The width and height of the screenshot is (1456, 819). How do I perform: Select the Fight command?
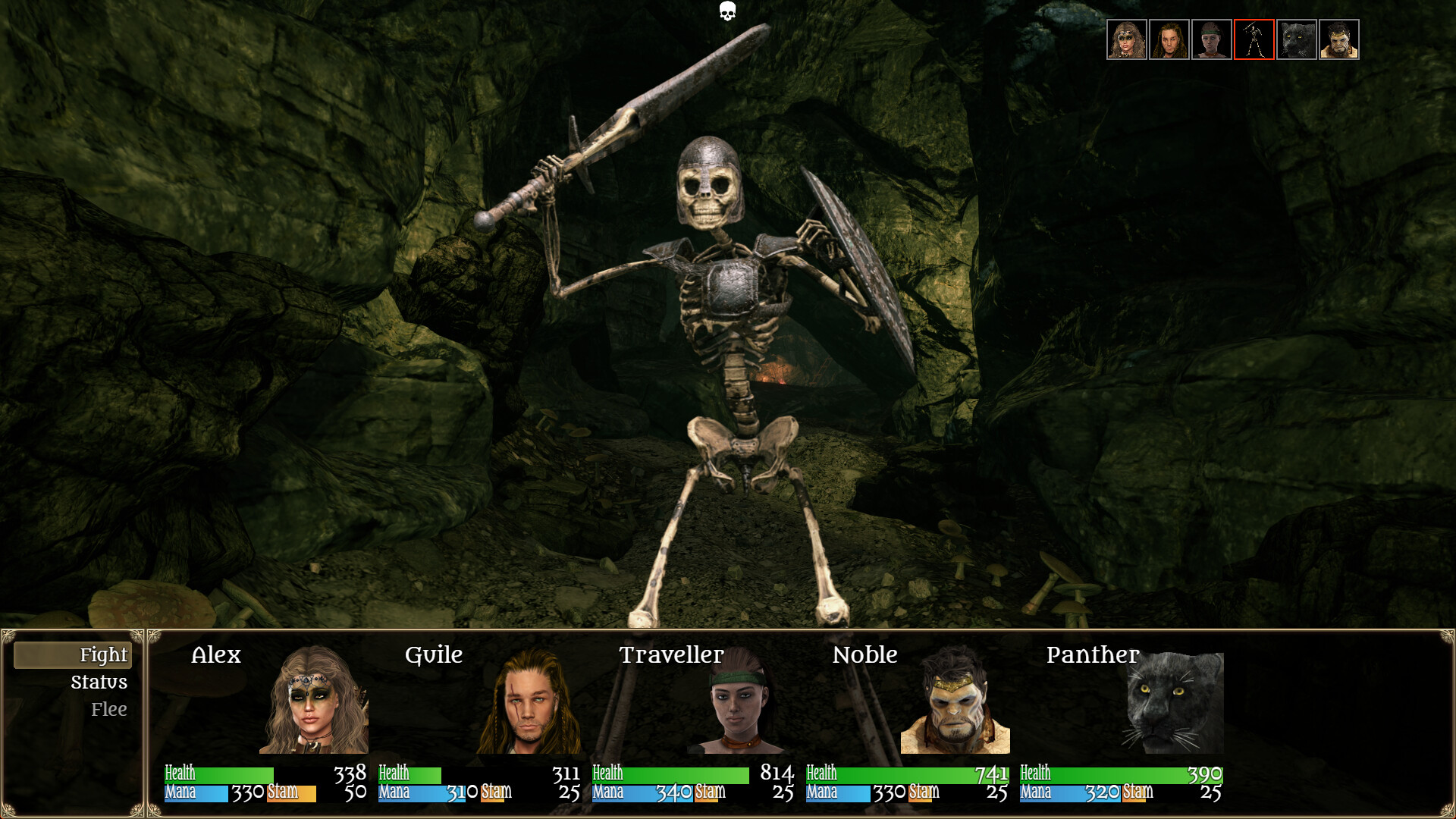pyautogui.click(x=103, y=654)
